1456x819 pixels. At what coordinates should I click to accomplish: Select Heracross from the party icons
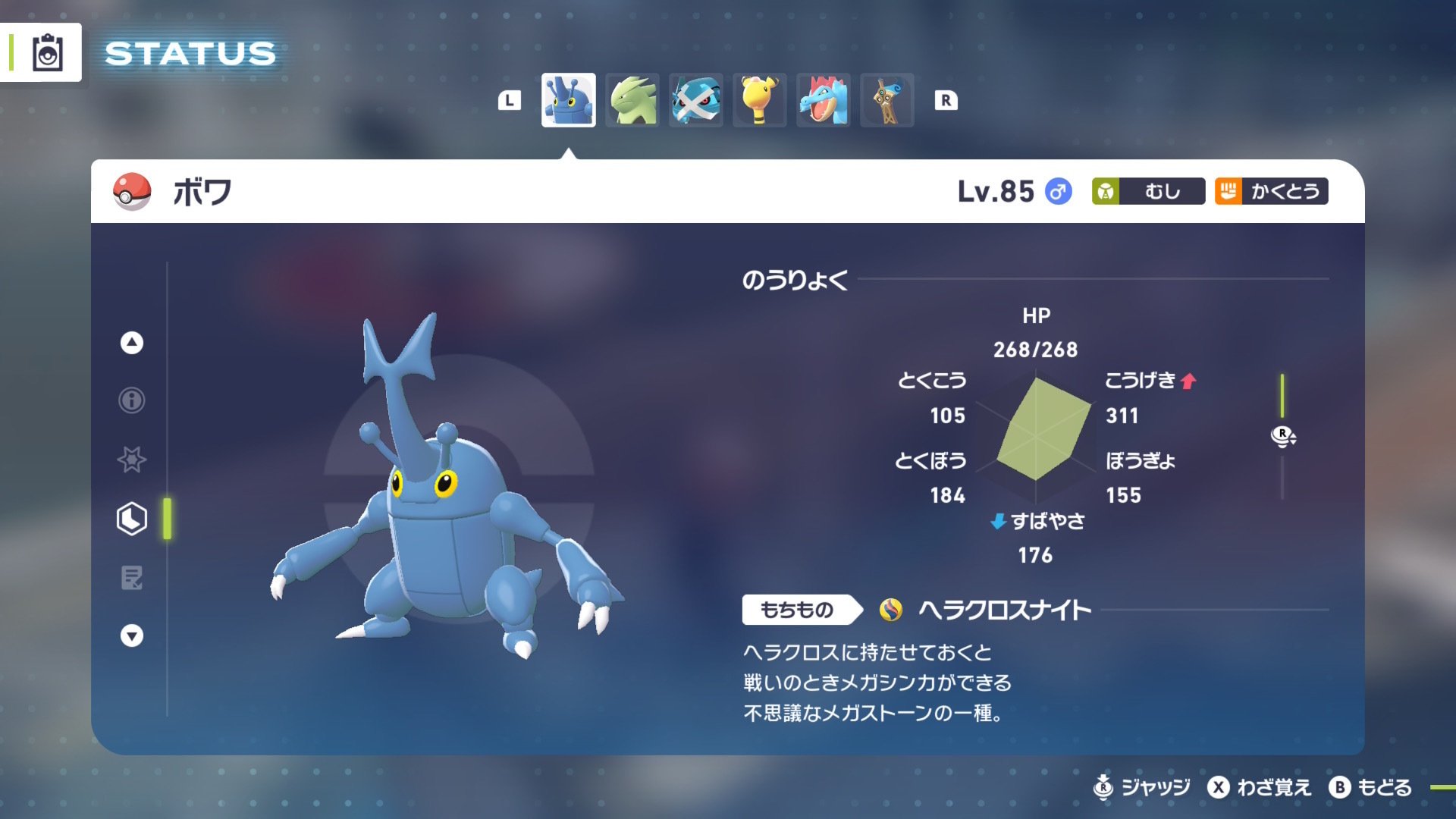[568, 99]
